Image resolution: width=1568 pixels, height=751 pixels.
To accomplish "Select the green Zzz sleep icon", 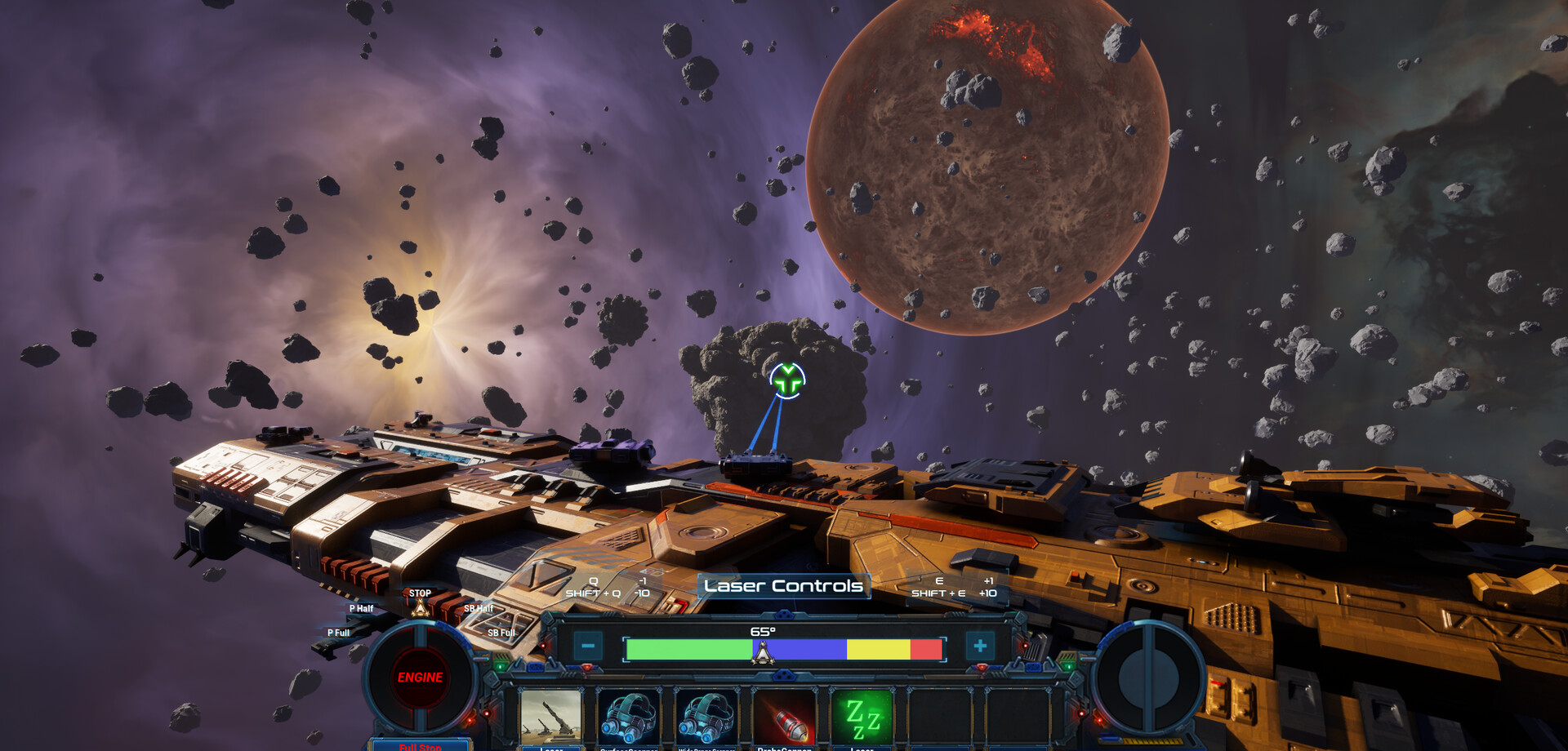I will coord(862,717).
